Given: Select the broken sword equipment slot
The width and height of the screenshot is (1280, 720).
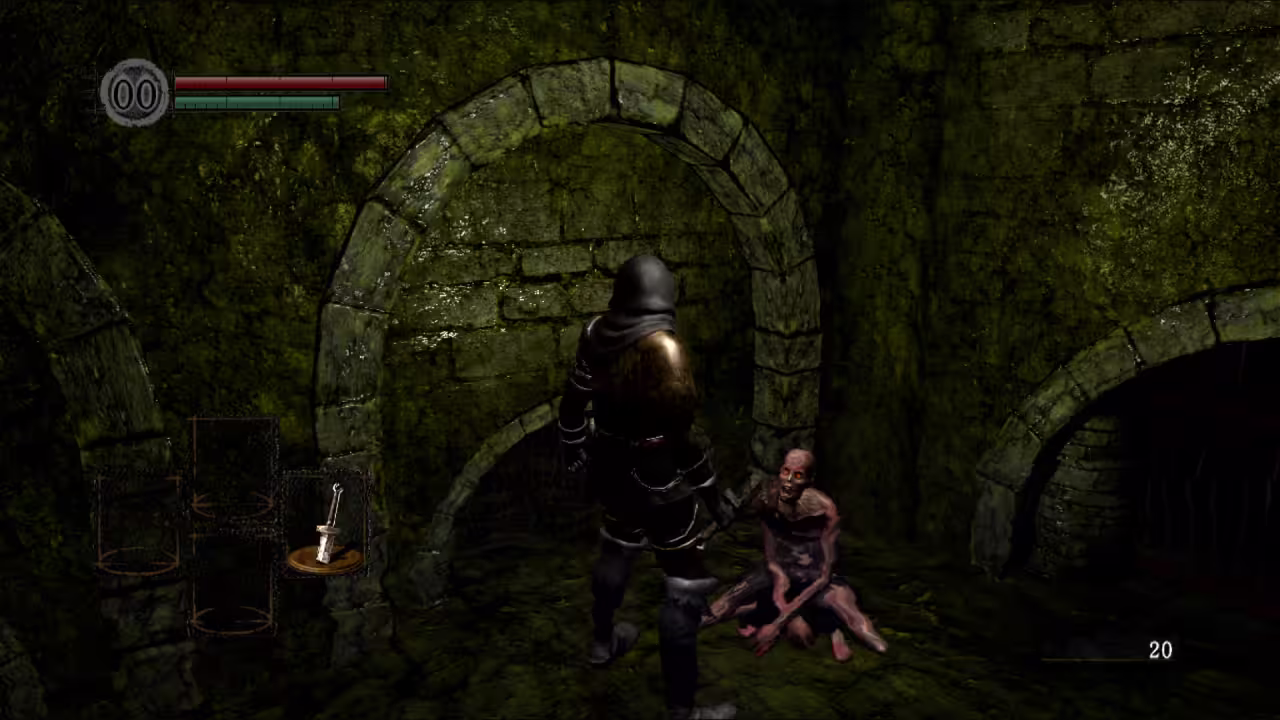Looking at the screenshot, I should pos(326,525).
